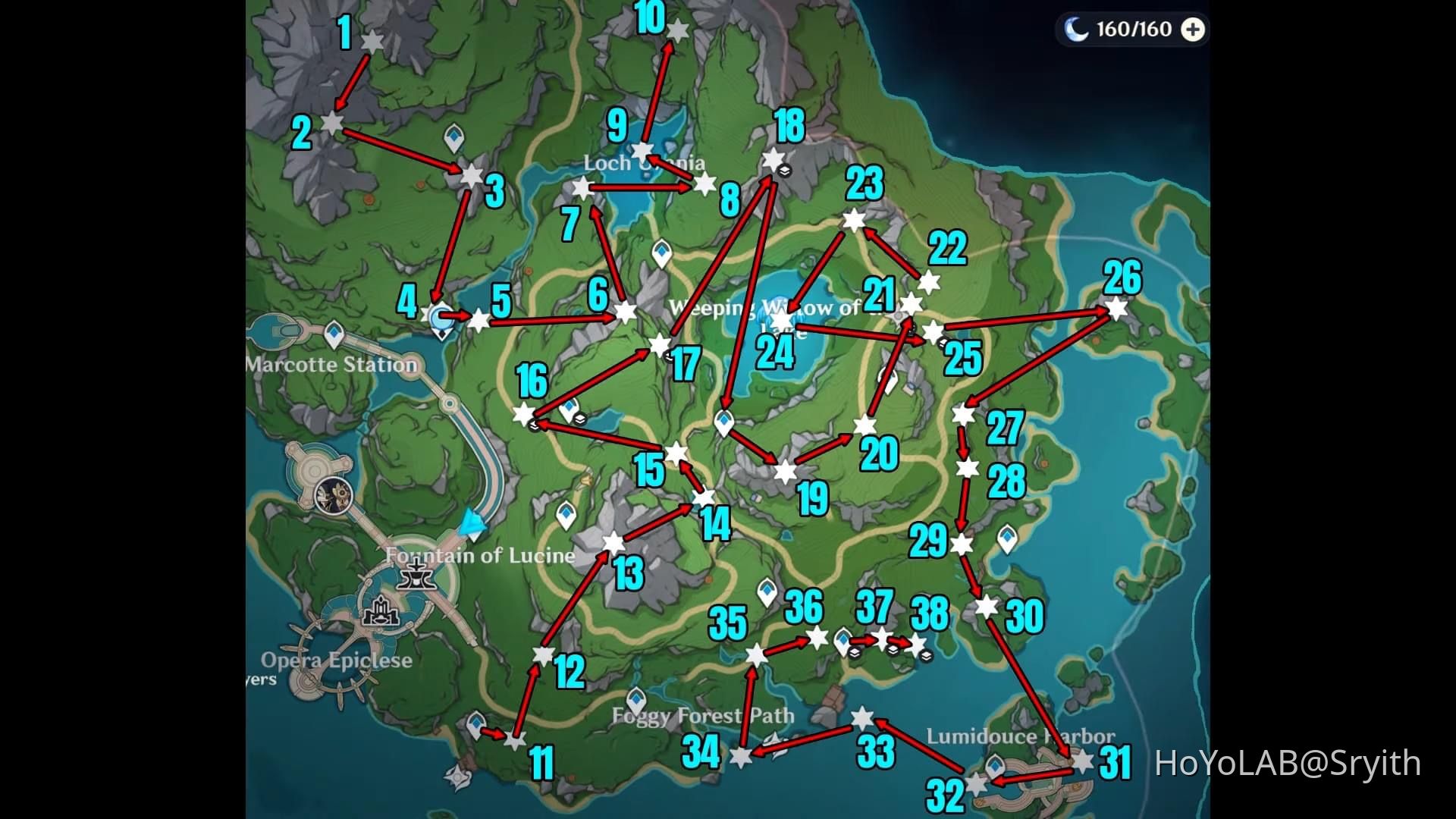Click star marker 10 at the map top
This screenshot has height=819, width=1456.
677,30
